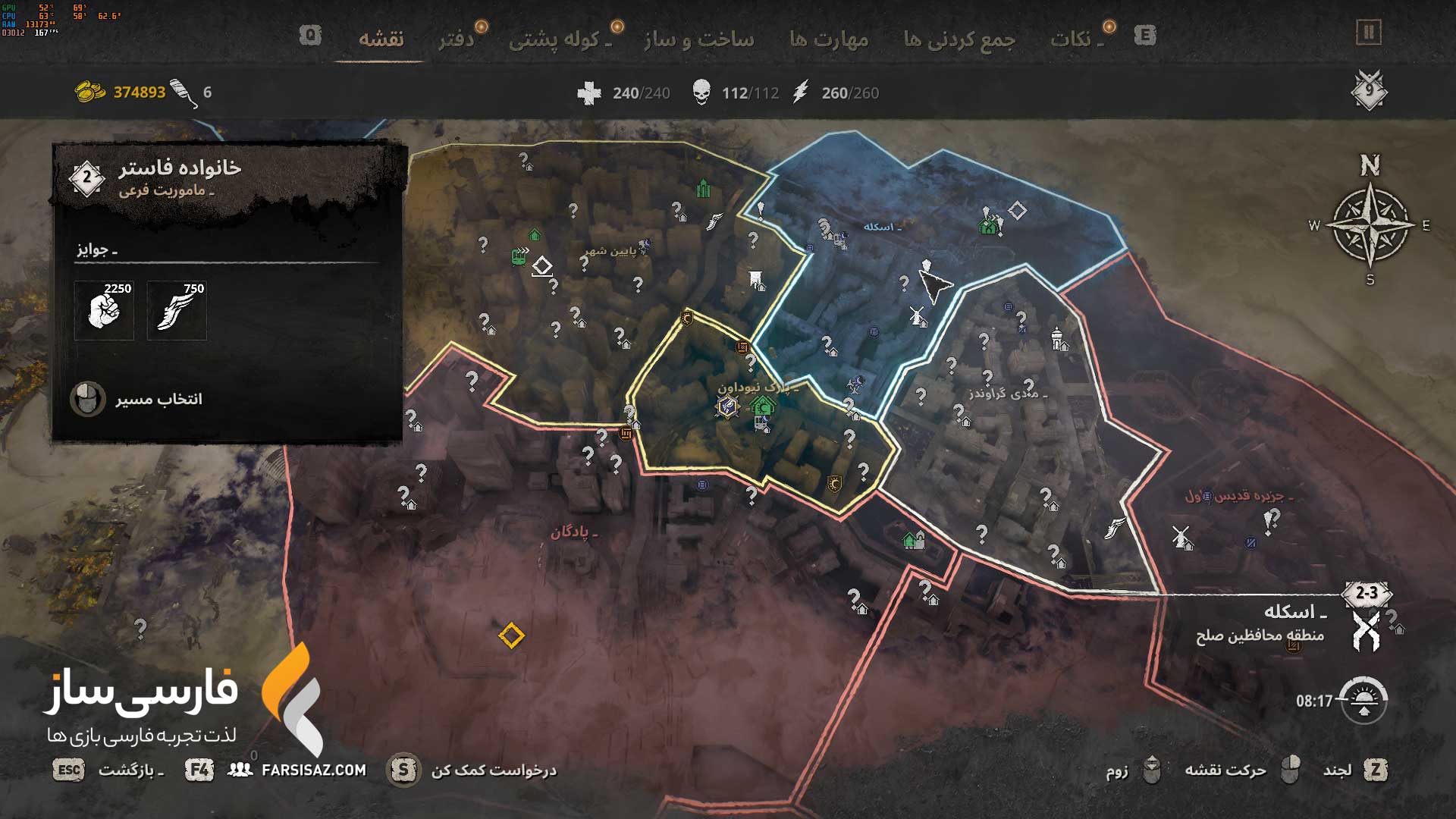This screenshot has width=1456, height=819.
Task: Select the windmill marker in blue district
Action: 917,315
